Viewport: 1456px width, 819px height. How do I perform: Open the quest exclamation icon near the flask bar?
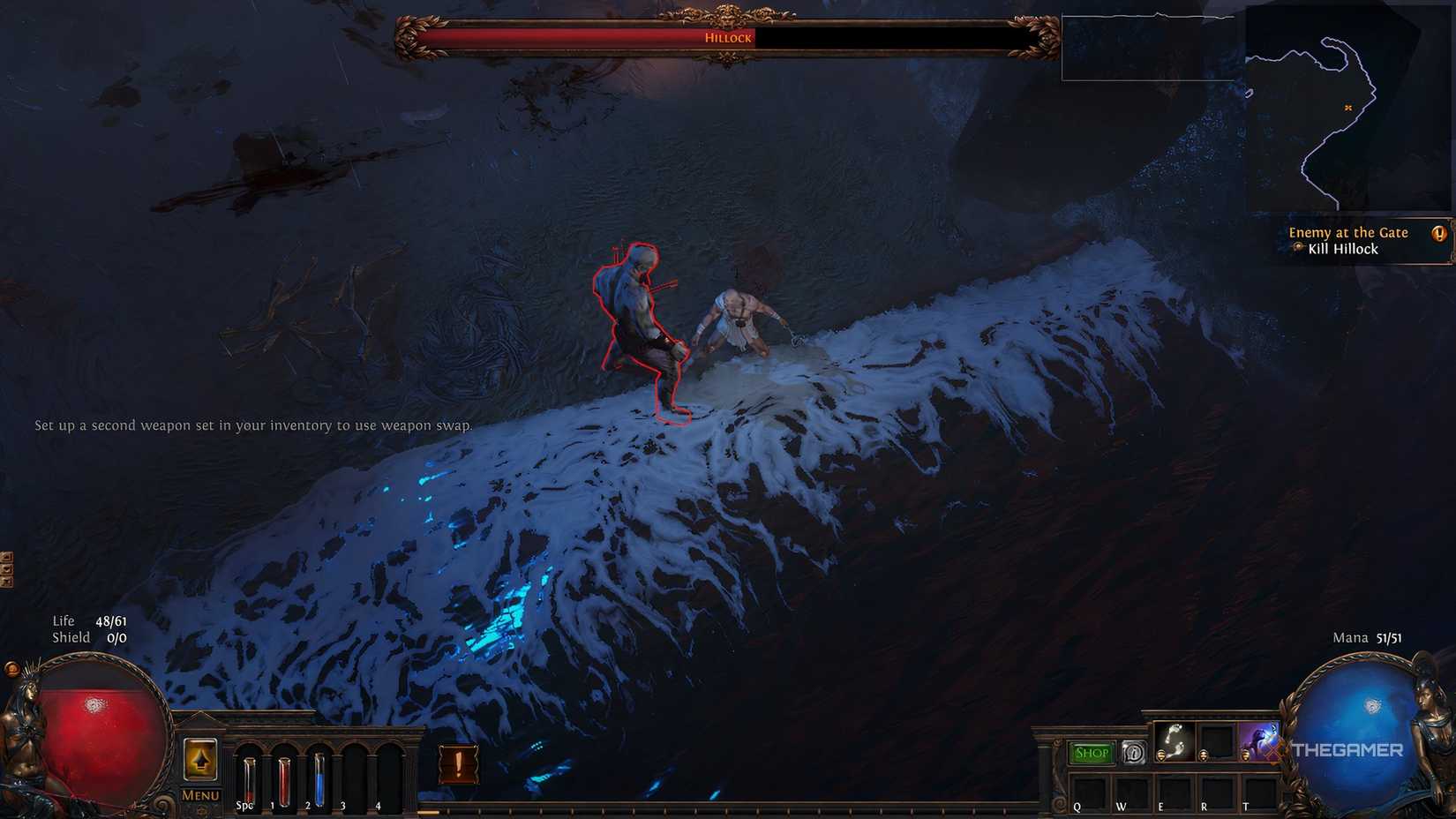click(x=456, y=764)
